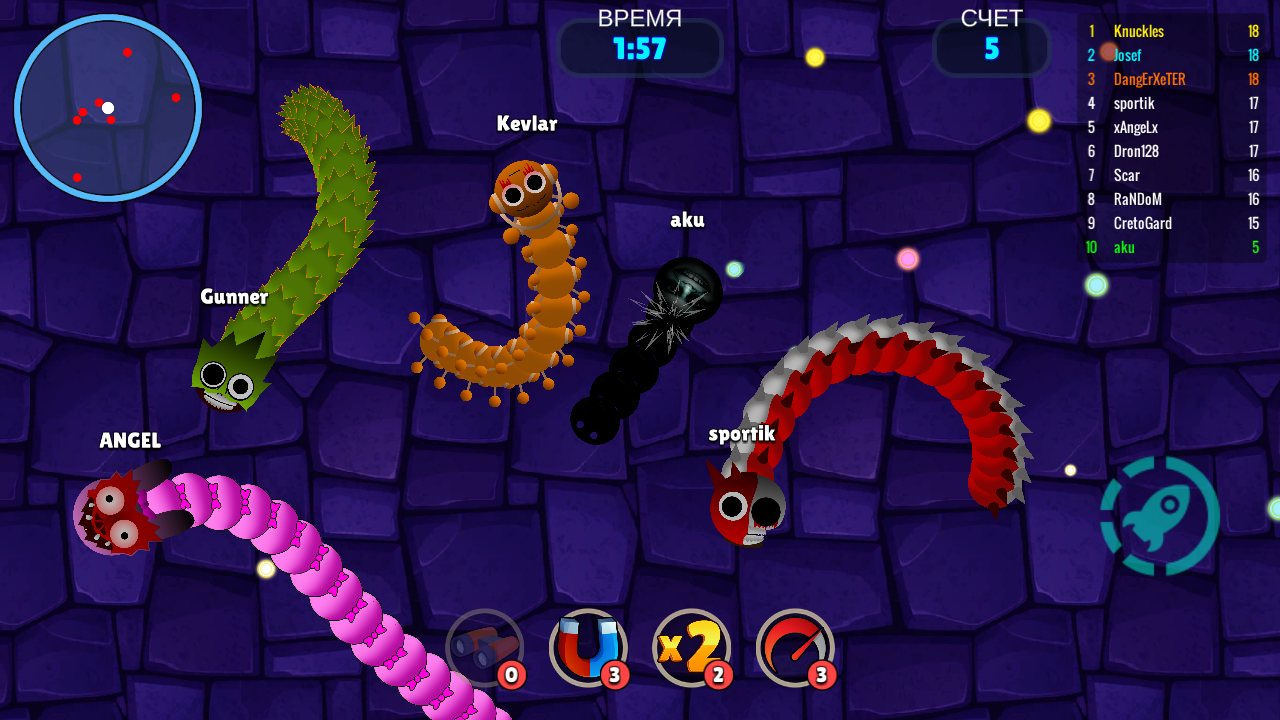Click the ВРЕМЯ label above the timer
Screen dimensions: 1280x720
point(640,16)
